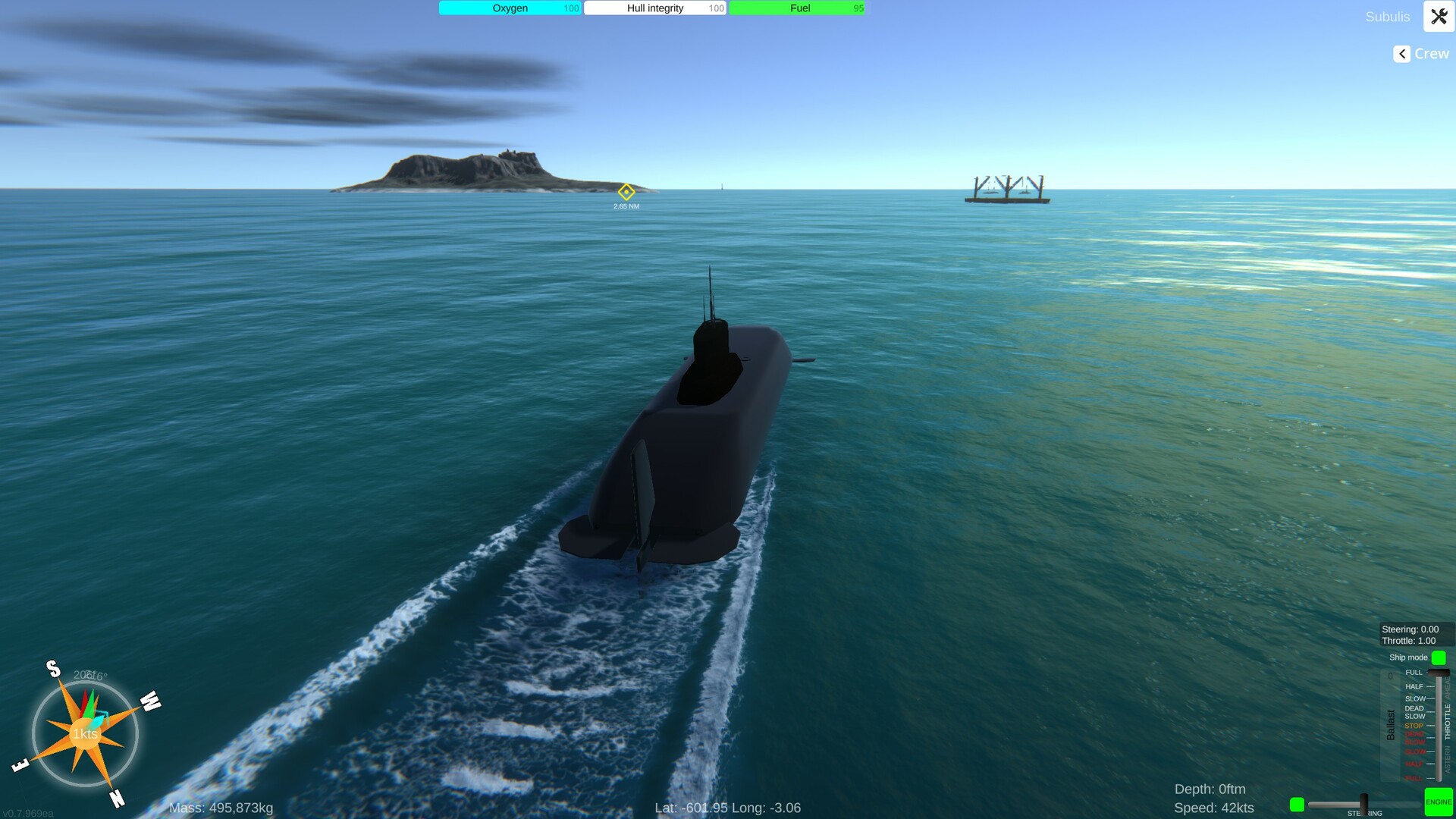Image resolution: width=1456 pixels, height=819 pixels.
Task: Toggle the ENGINE button
Action: tap(1439, 802)
